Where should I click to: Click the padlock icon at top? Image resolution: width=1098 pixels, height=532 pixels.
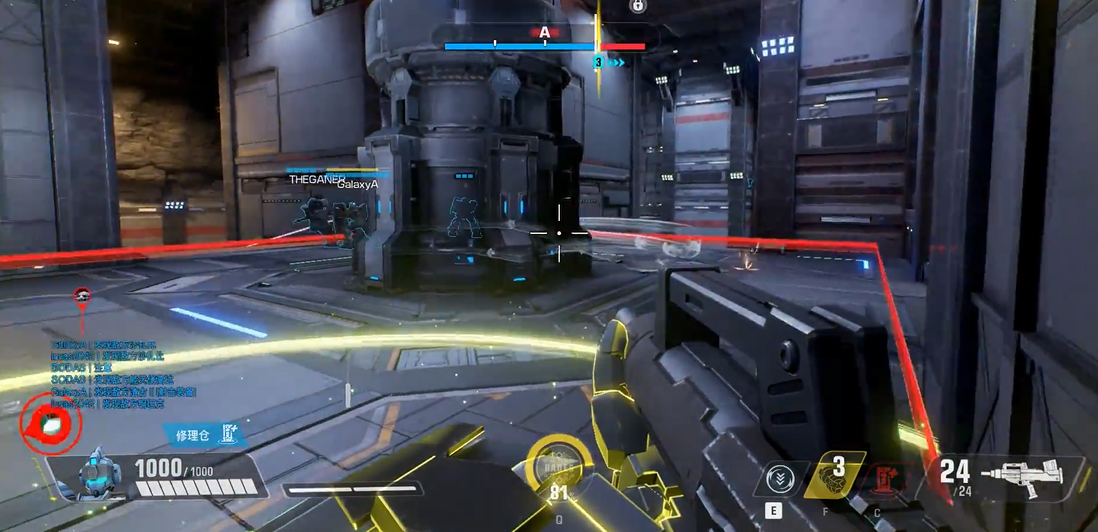637,6
